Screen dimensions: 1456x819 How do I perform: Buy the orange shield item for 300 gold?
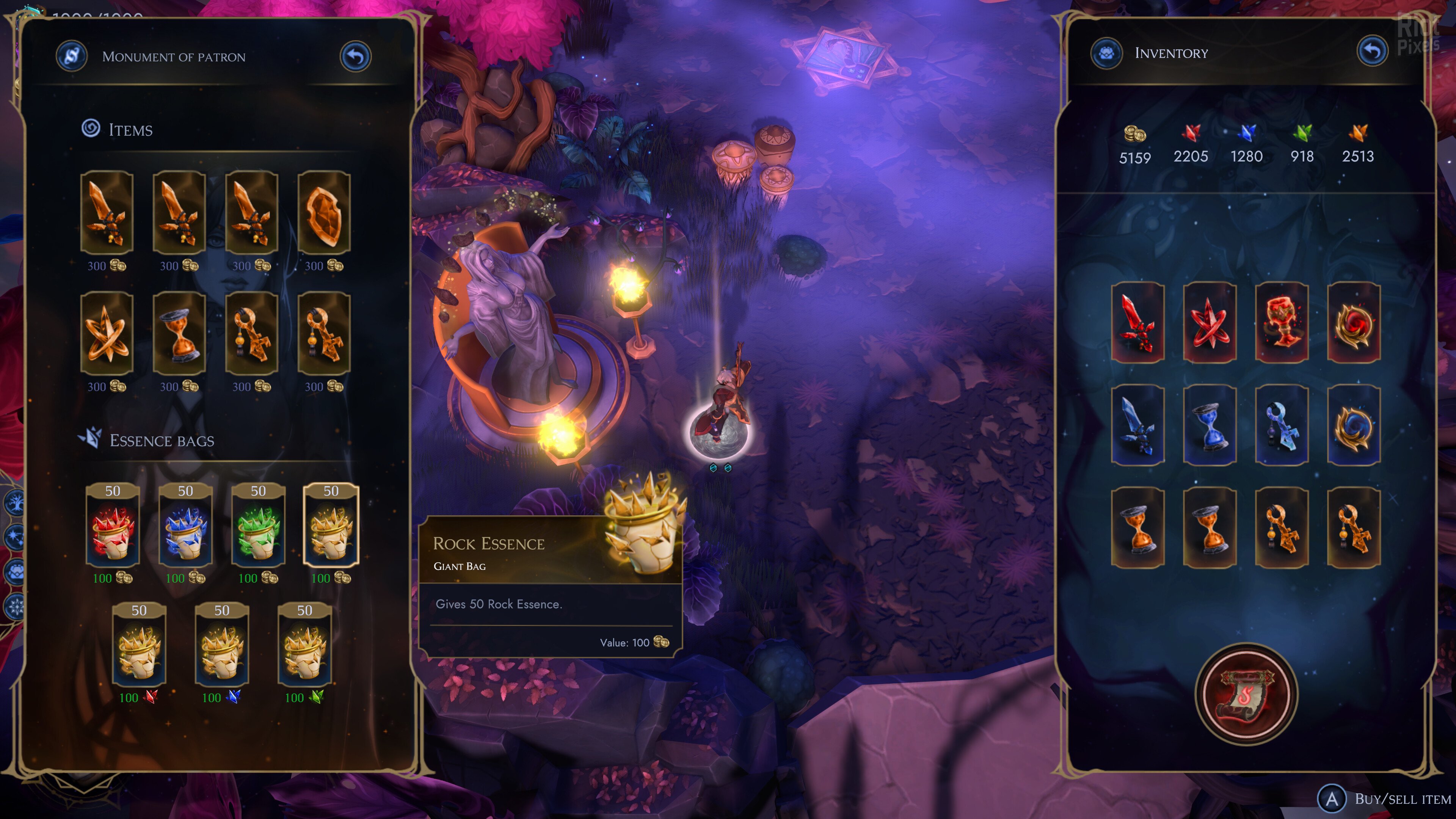click(324, 212)
